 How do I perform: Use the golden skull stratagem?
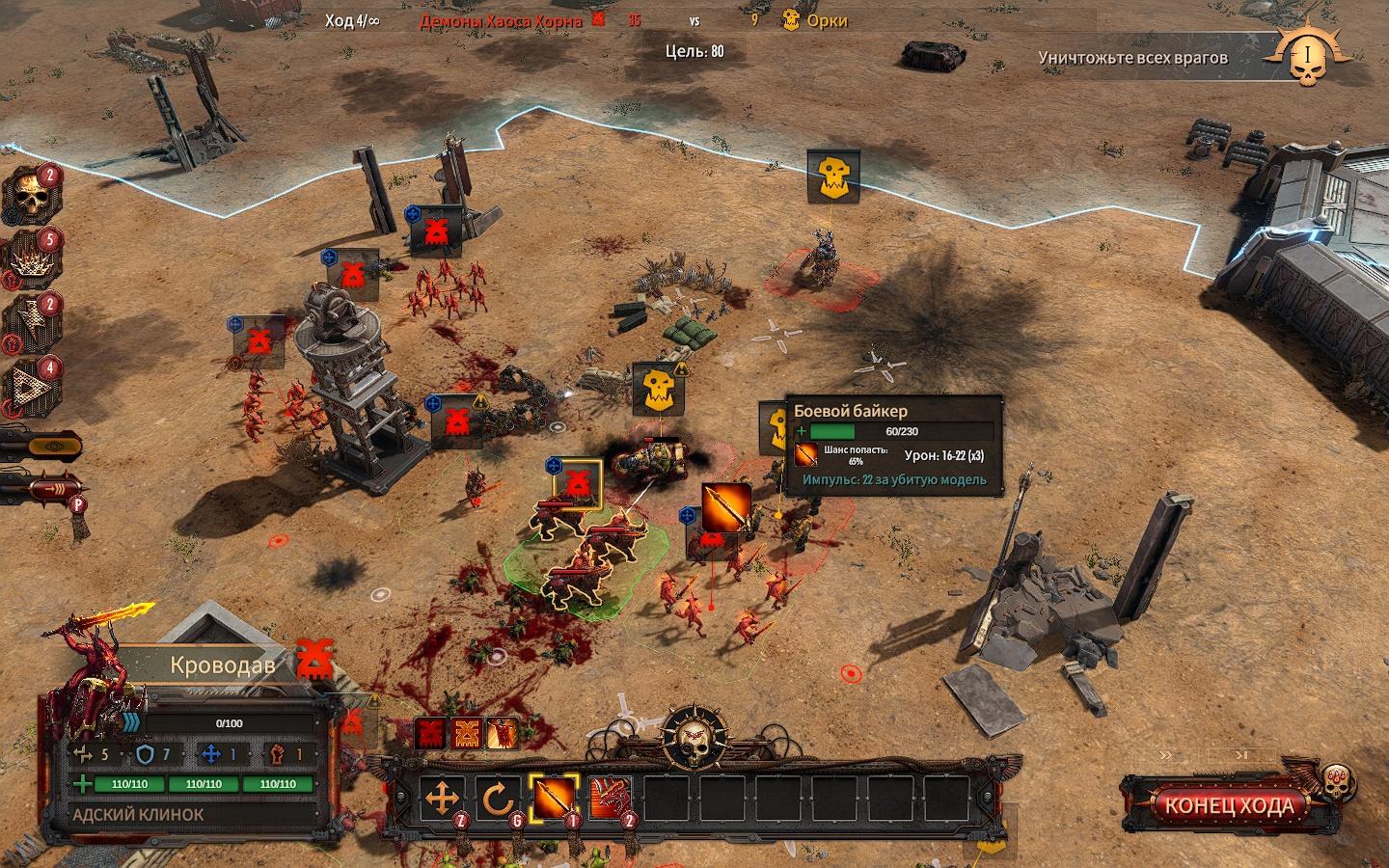[32, 196]
